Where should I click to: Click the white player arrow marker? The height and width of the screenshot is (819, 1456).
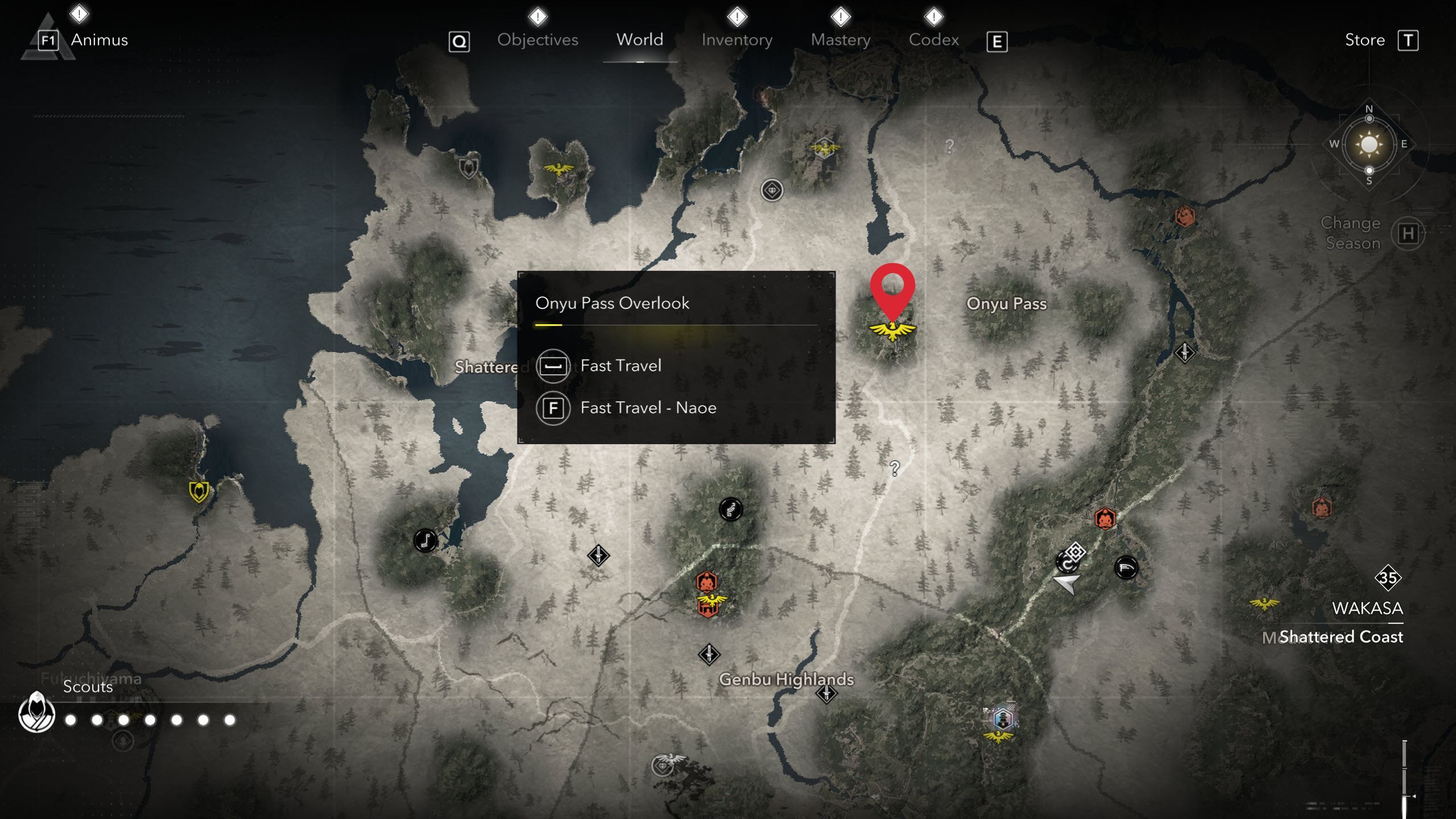point(1066,583)
